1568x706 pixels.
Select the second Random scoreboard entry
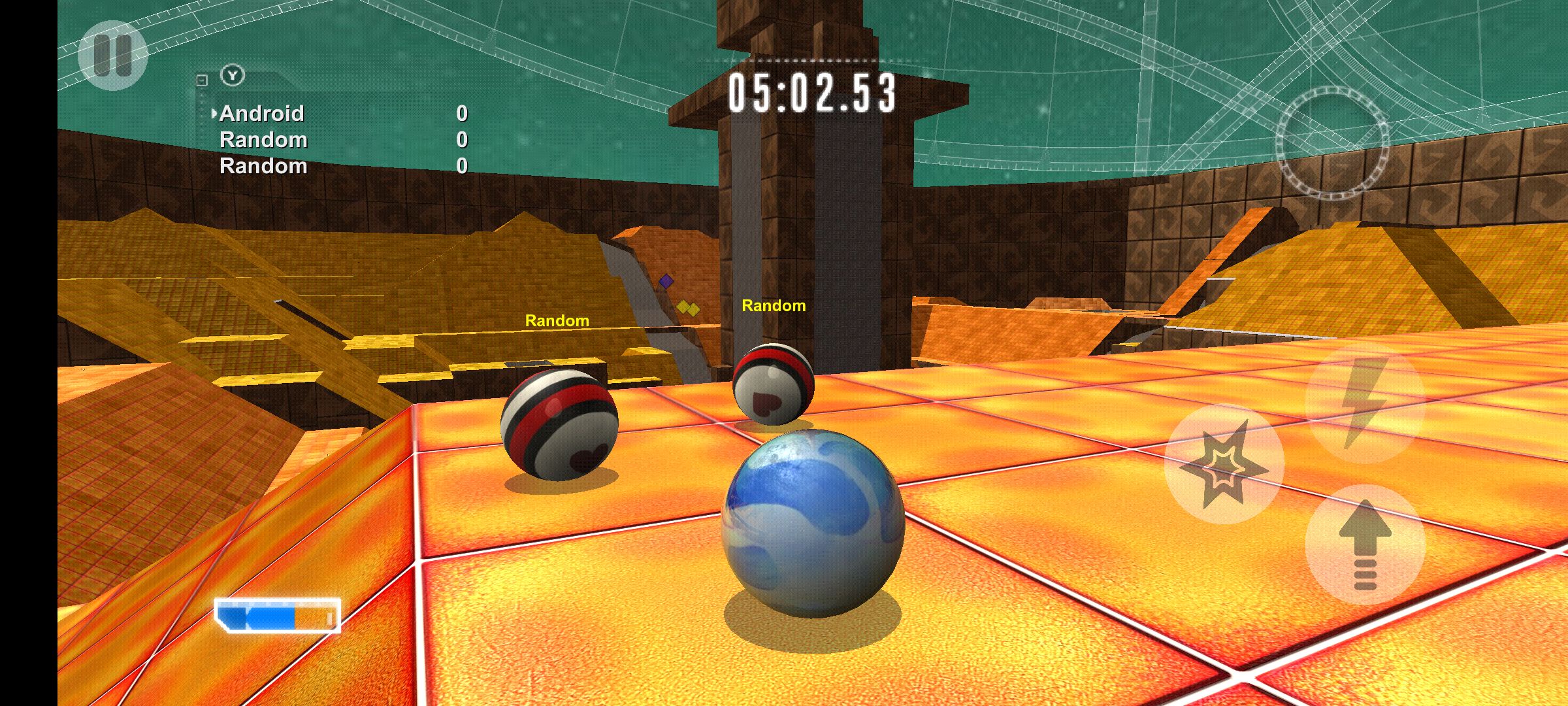(x=265, y=165)
